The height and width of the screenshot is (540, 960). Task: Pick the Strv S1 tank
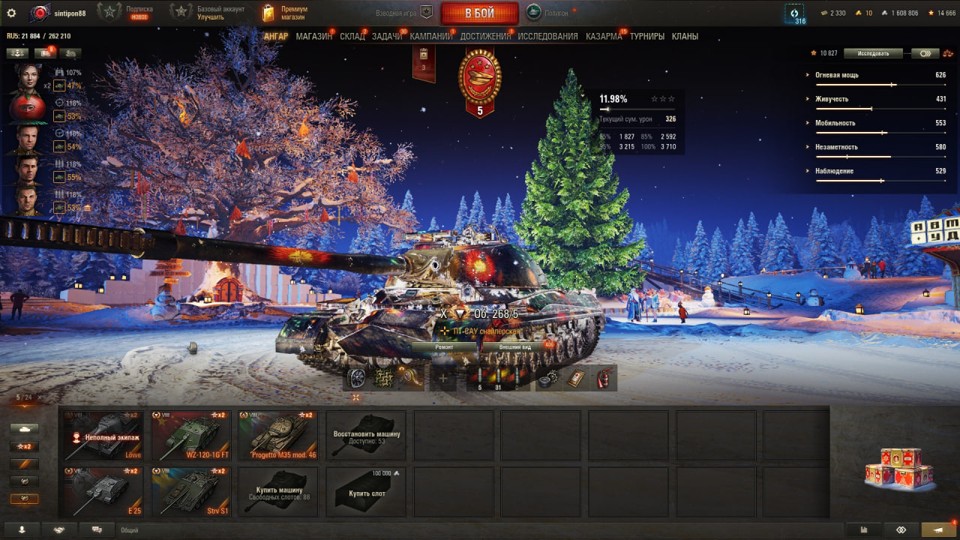pos(190,491)
